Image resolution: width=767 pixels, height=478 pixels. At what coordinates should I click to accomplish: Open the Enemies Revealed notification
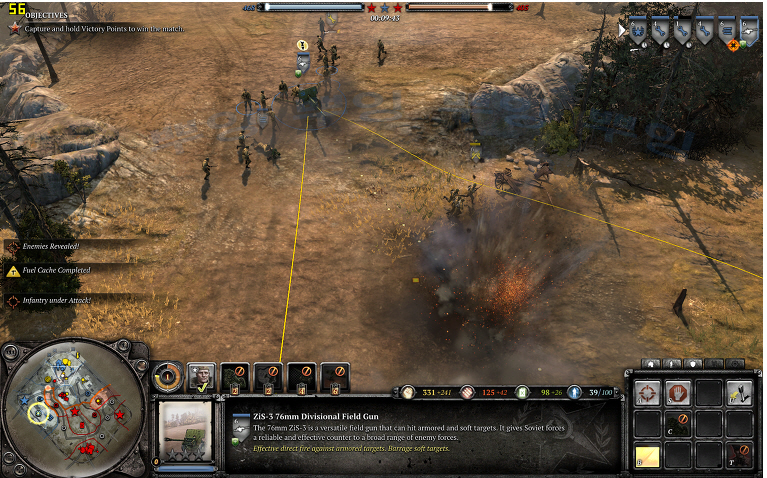pos(50,245)
